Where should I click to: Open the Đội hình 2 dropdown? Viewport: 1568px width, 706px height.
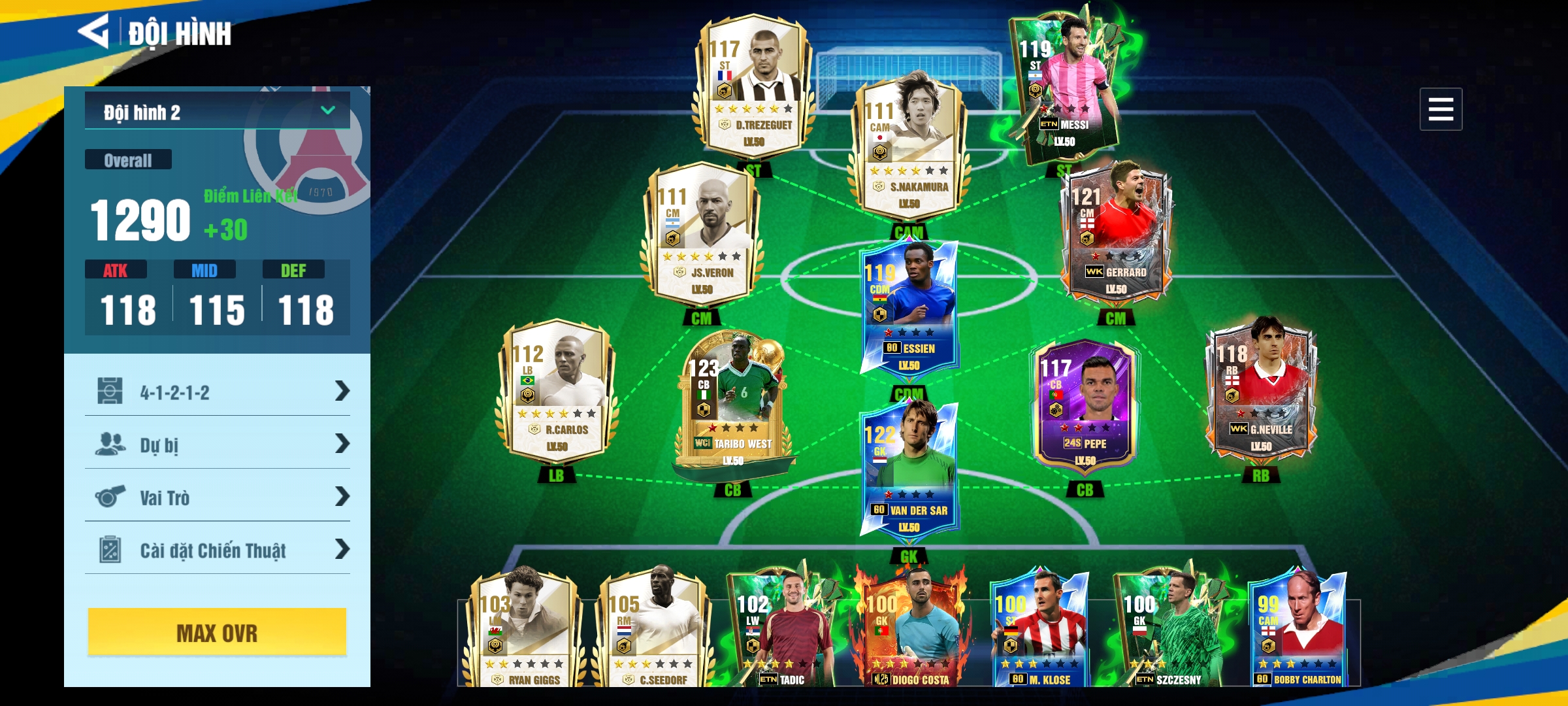pos(217,111)
